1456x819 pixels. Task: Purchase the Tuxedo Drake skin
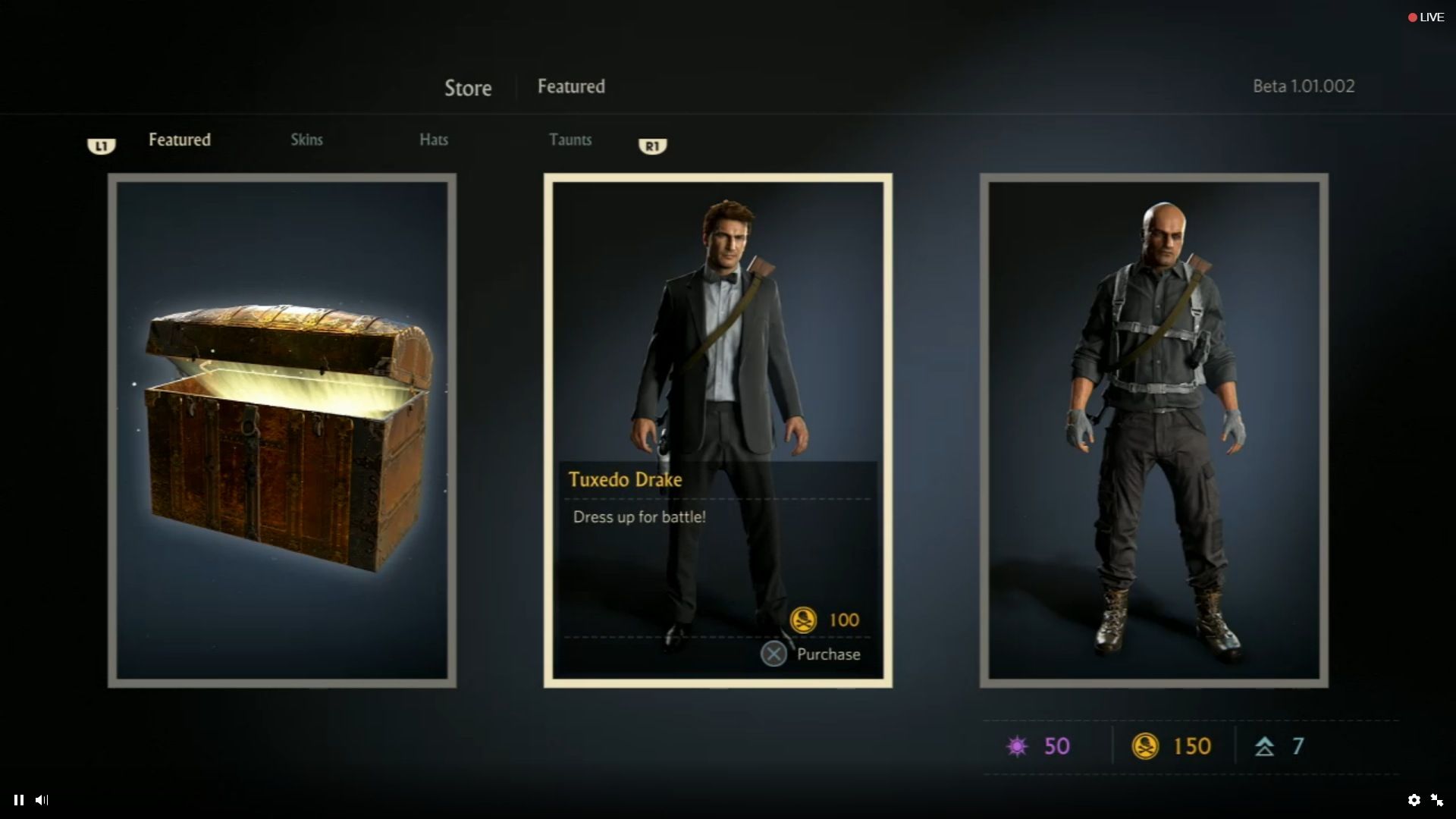pos(774,654)
